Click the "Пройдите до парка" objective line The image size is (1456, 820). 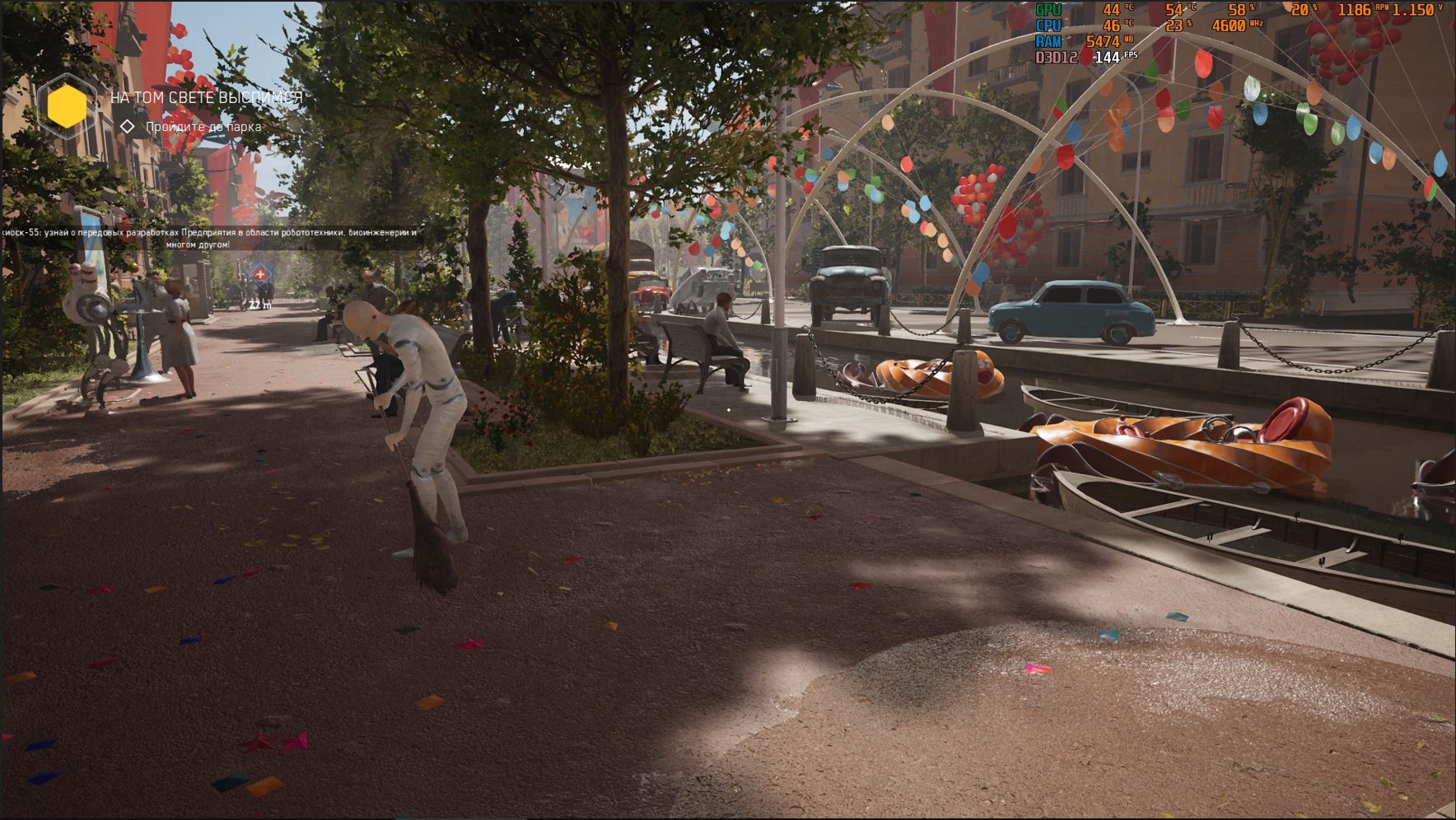[203, 127]
